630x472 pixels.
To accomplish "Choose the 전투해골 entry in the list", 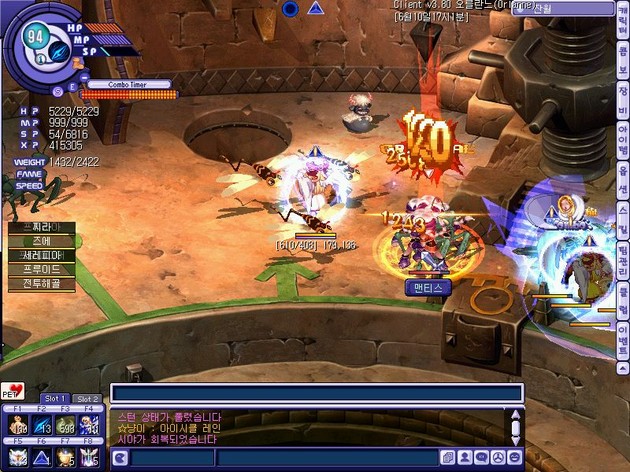I will point(42,283).
